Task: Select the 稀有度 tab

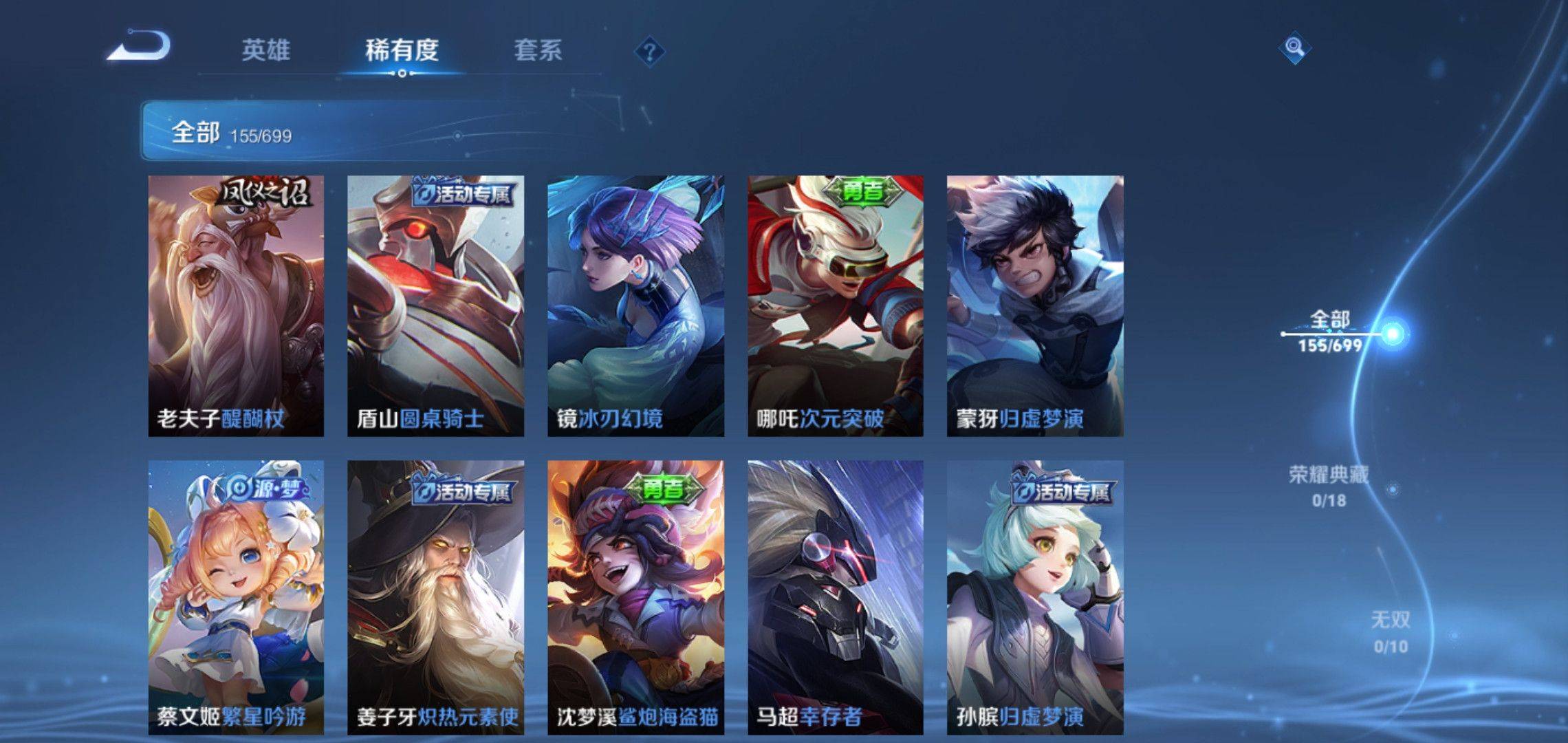Action: 402,50
